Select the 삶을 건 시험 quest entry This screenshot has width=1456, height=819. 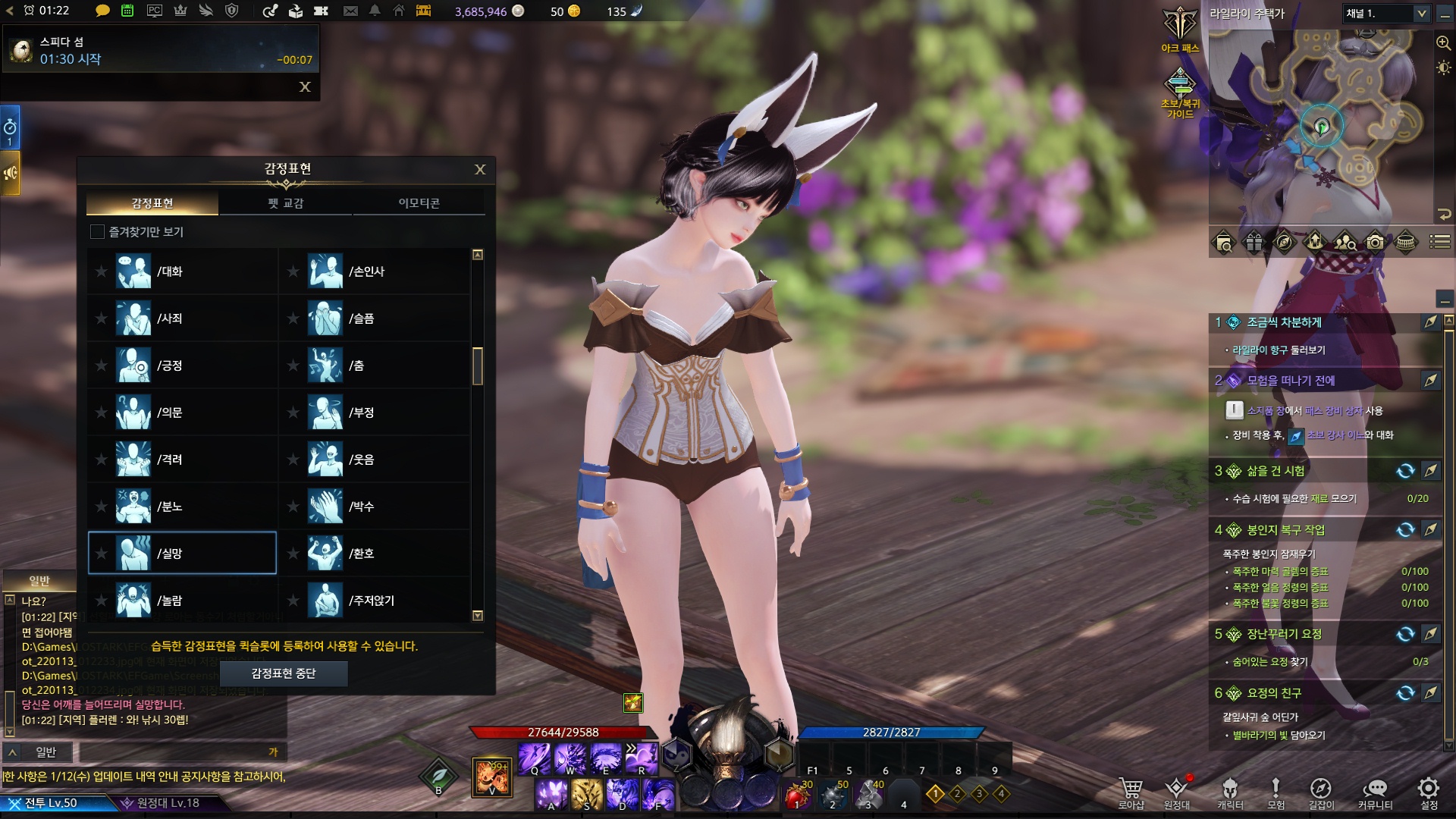pyautogui.click(x=1276, y=471)
